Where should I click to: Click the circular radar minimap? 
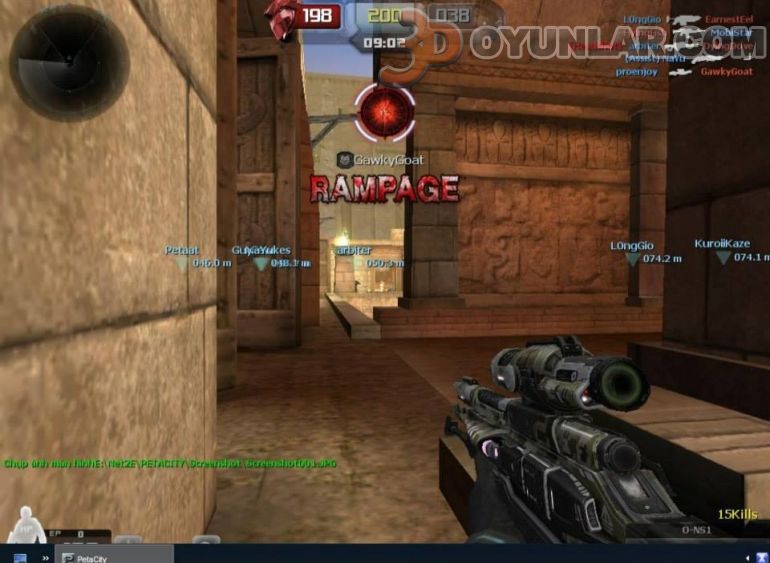(69, 63)
